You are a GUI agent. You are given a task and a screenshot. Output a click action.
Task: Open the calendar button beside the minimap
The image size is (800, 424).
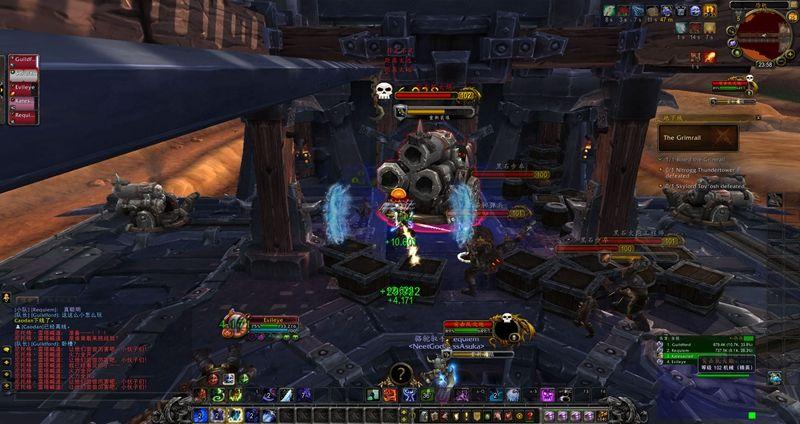(x=794, y=14)
